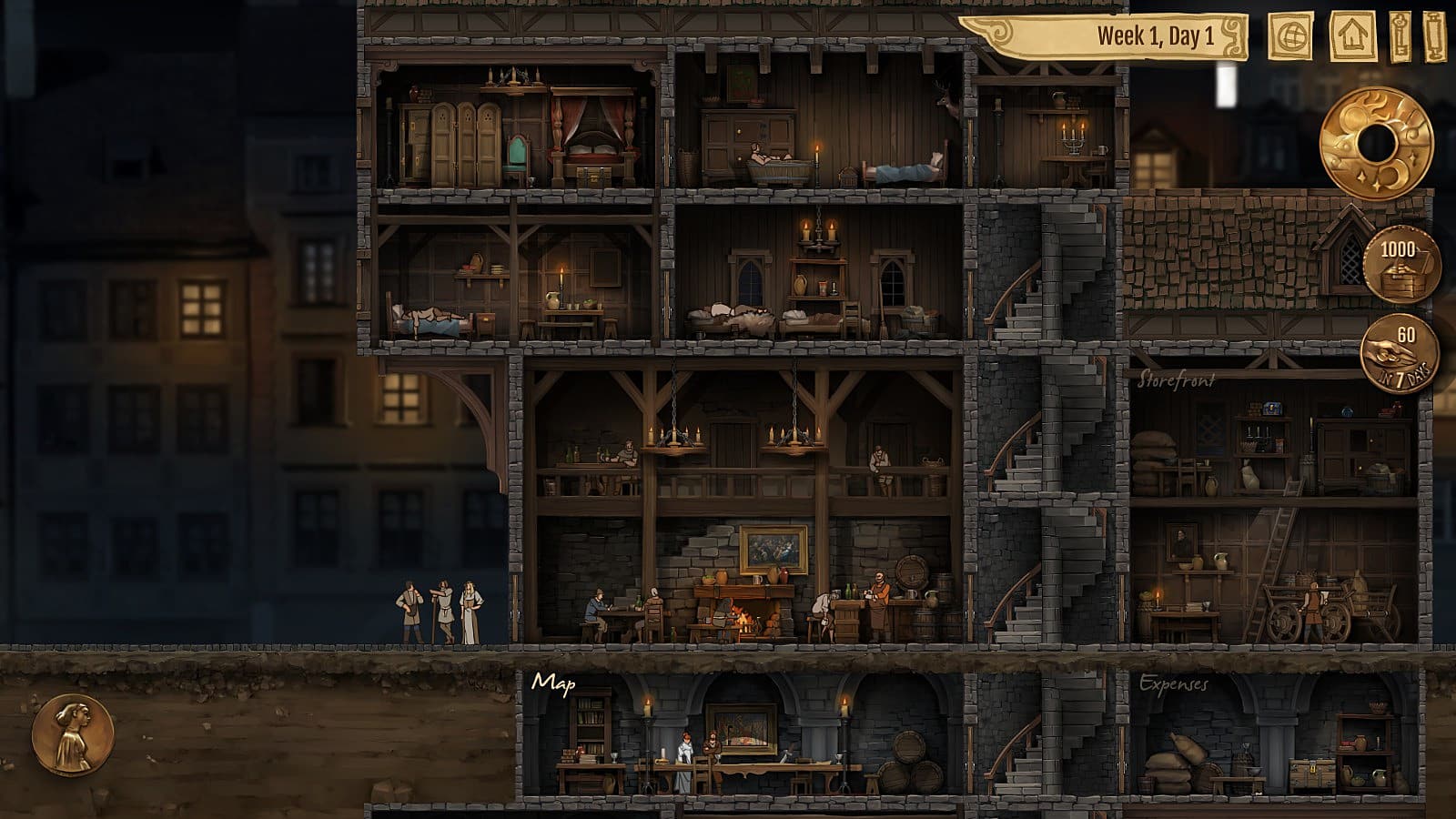The height and width of the screenshot is (819, 1456).
Task: Choose the Storefront room label
Action: (x=1176, y=380)
